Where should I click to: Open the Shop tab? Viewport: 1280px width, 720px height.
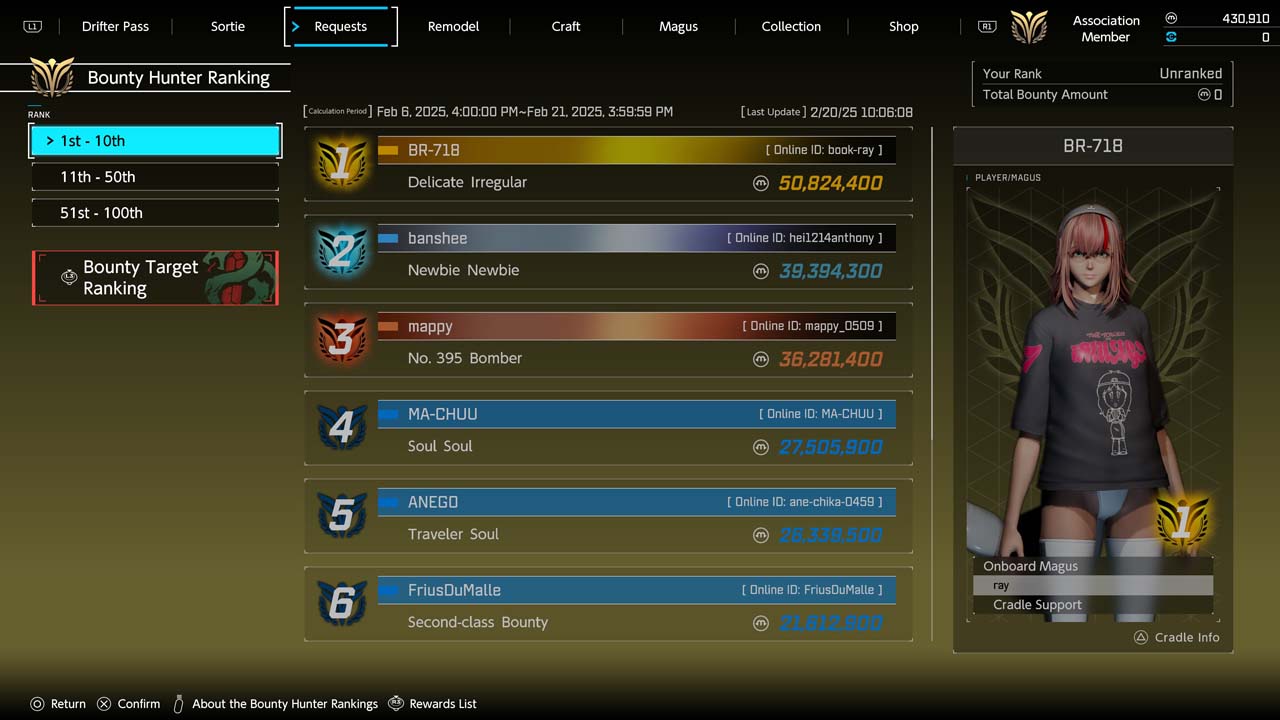tap(903, 27)
